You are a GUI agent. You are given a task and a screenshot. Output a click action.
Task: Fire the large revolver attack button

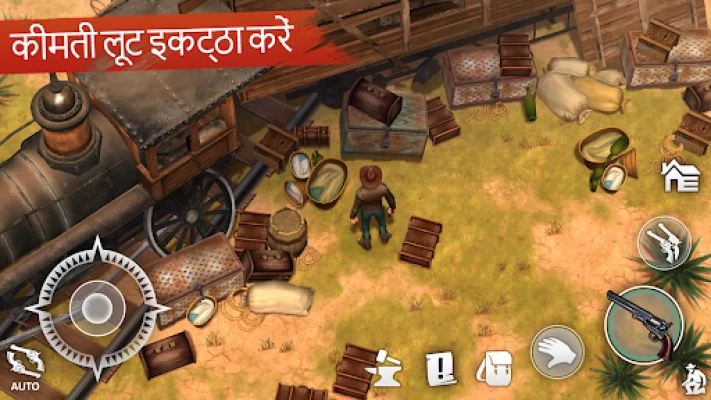(644, 323)
